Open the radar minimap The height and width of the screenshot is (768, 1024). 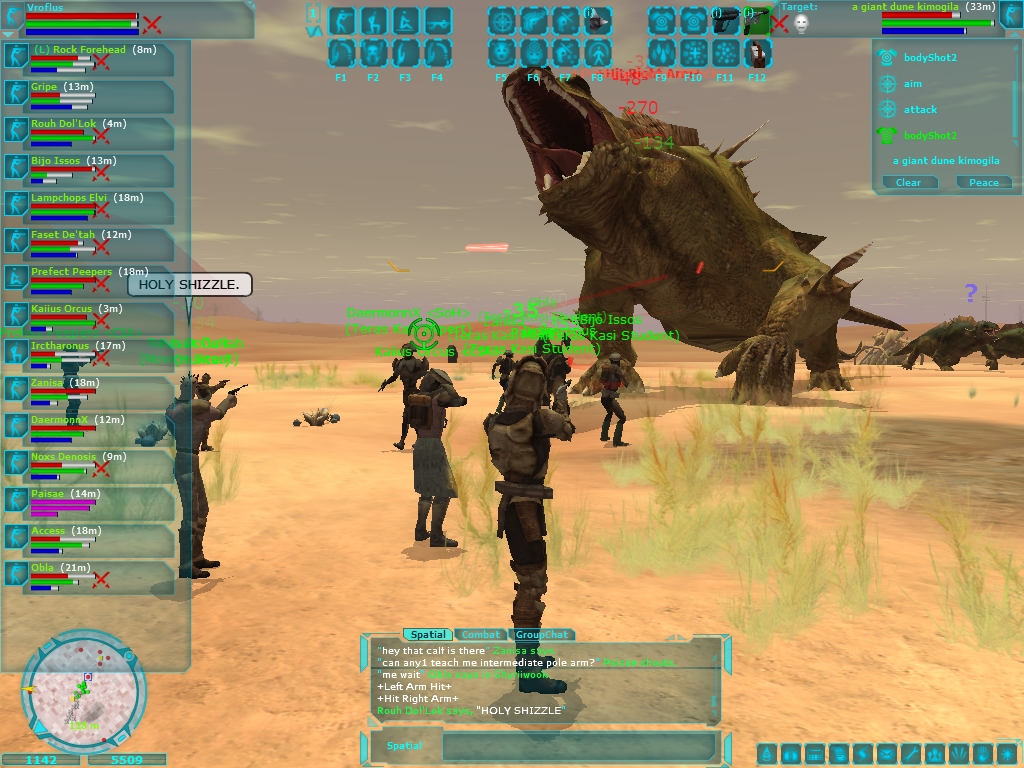(x=84, y=691)
